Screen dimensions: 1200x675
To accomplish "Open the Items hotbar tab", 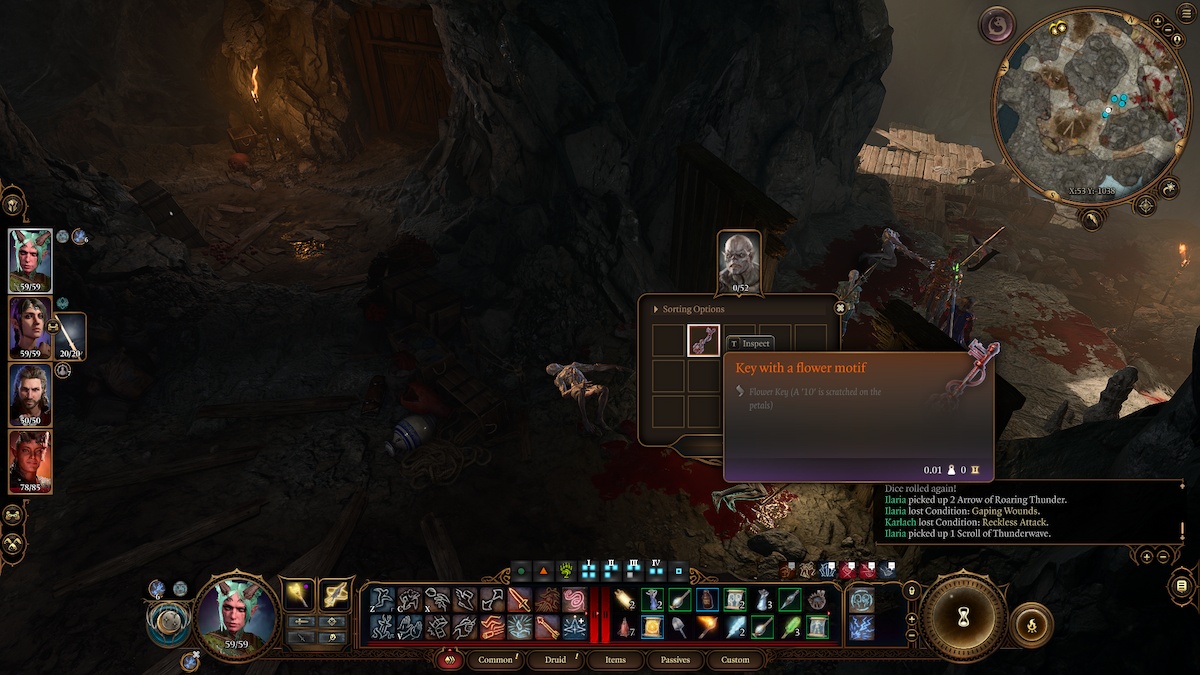I will pos(616,660).
